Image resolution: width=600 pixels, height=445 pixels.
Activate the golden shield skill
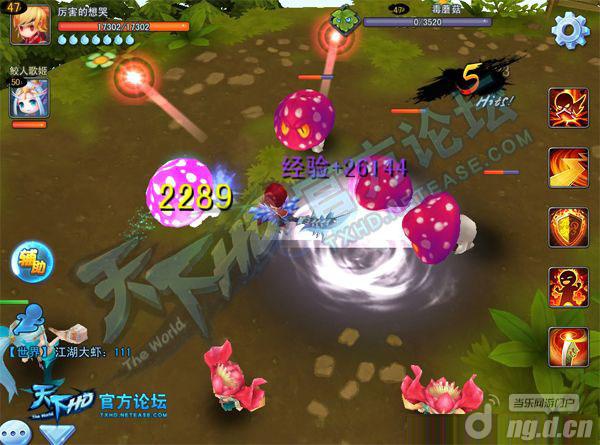pyautogui.click(x=567, y=227)
